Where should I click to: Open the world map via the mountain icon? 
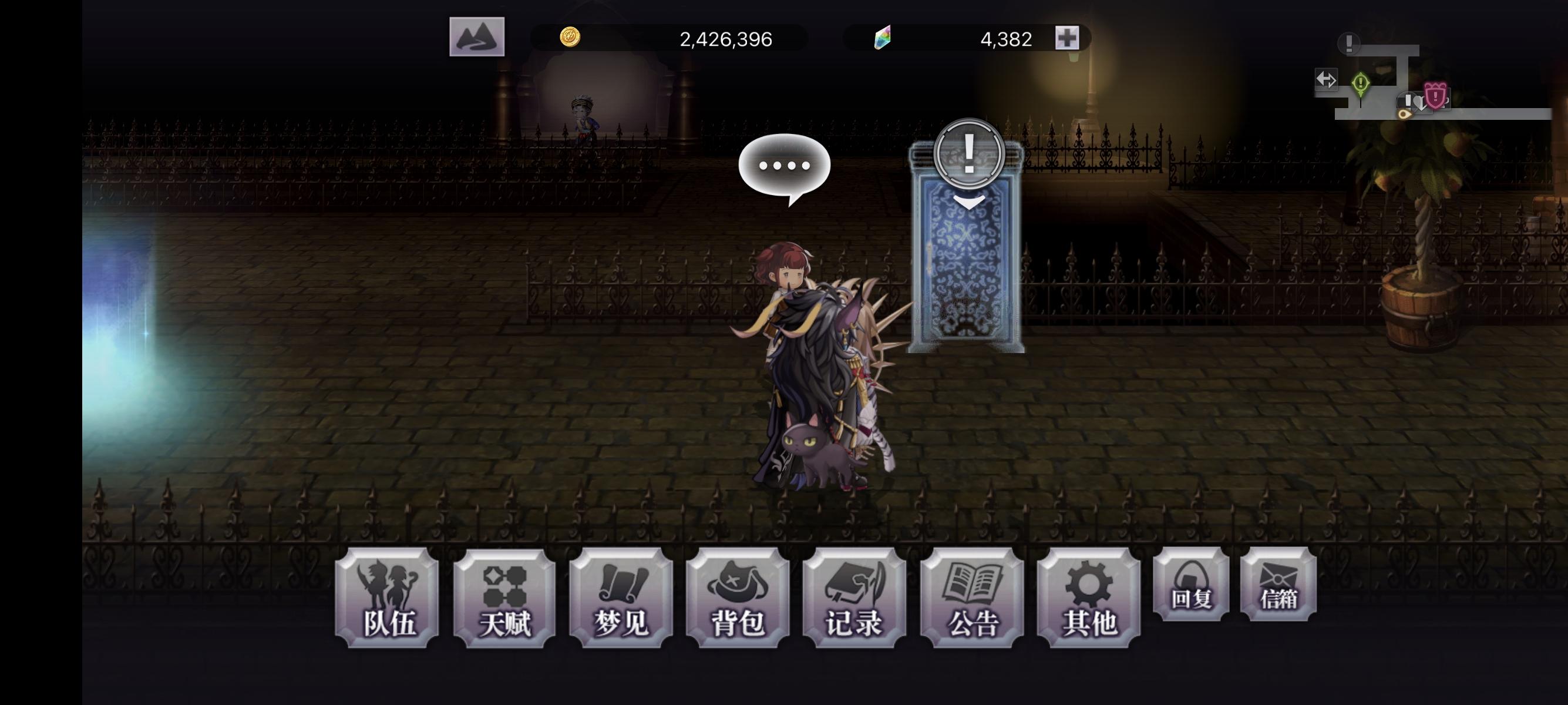[x=478, y=38]
